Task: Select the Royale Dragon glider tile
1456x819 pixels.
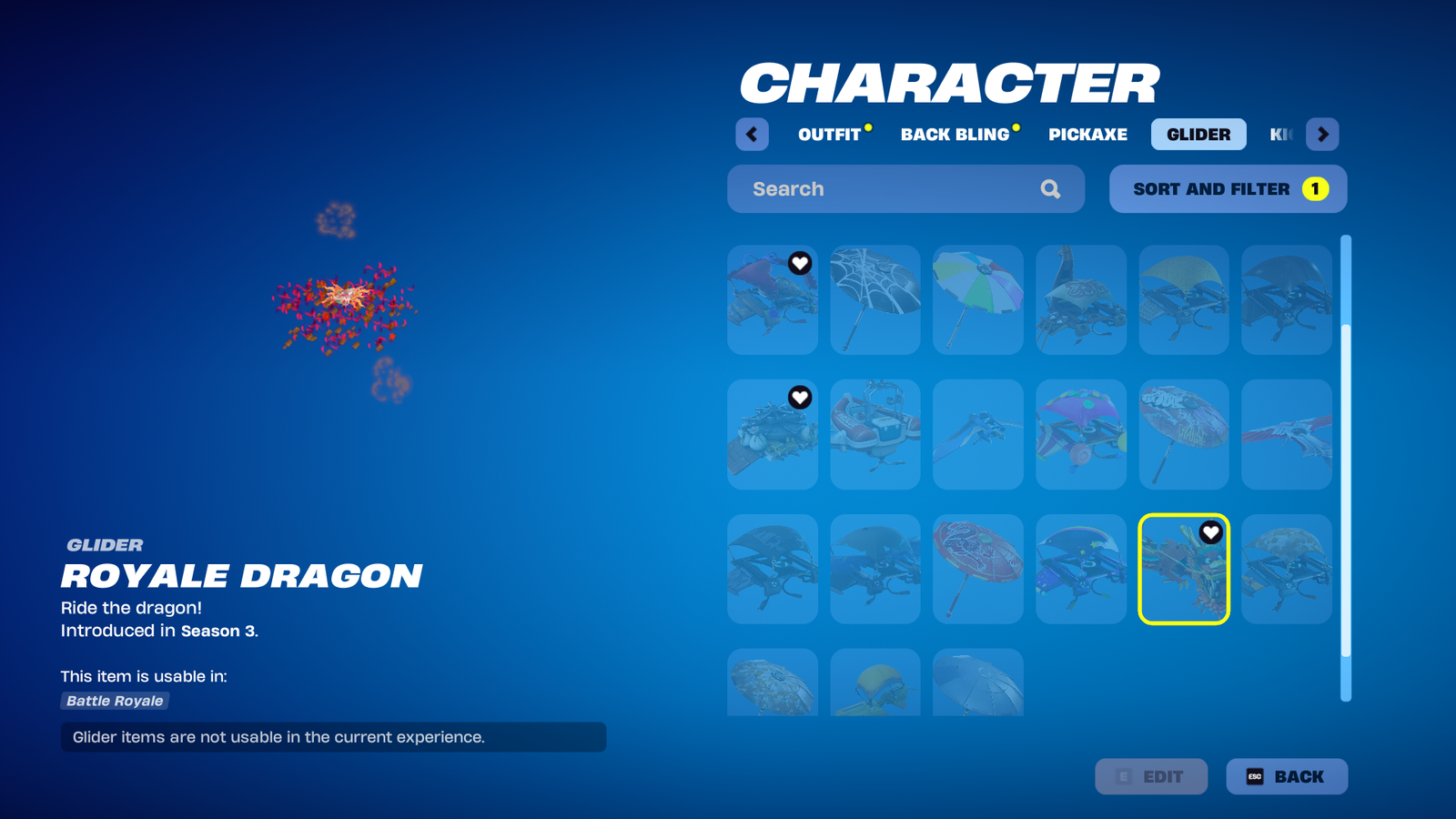Action: 1184,570
